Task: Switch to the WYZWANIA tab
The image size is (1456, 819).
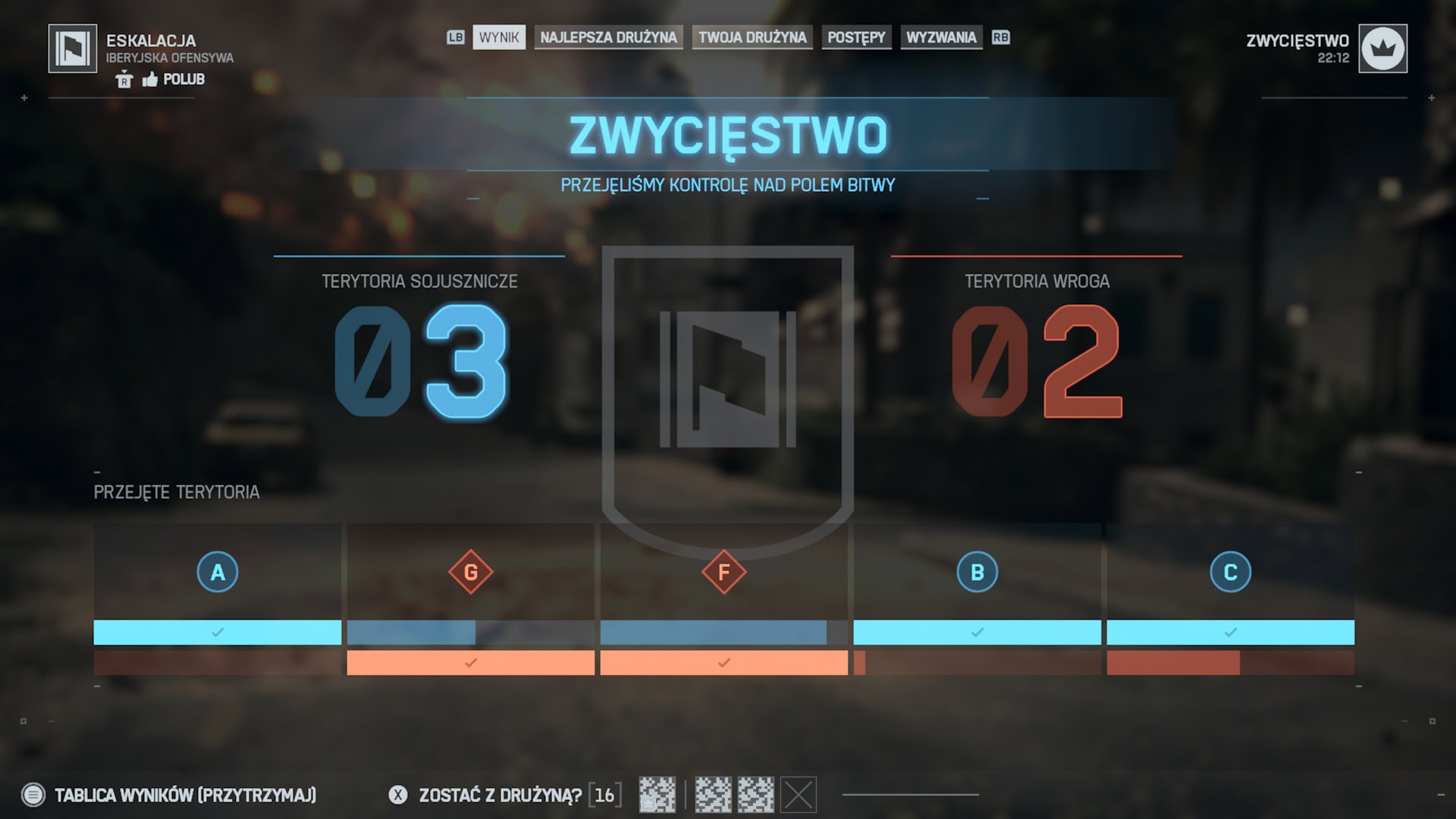Action: [x=942, y=37]
